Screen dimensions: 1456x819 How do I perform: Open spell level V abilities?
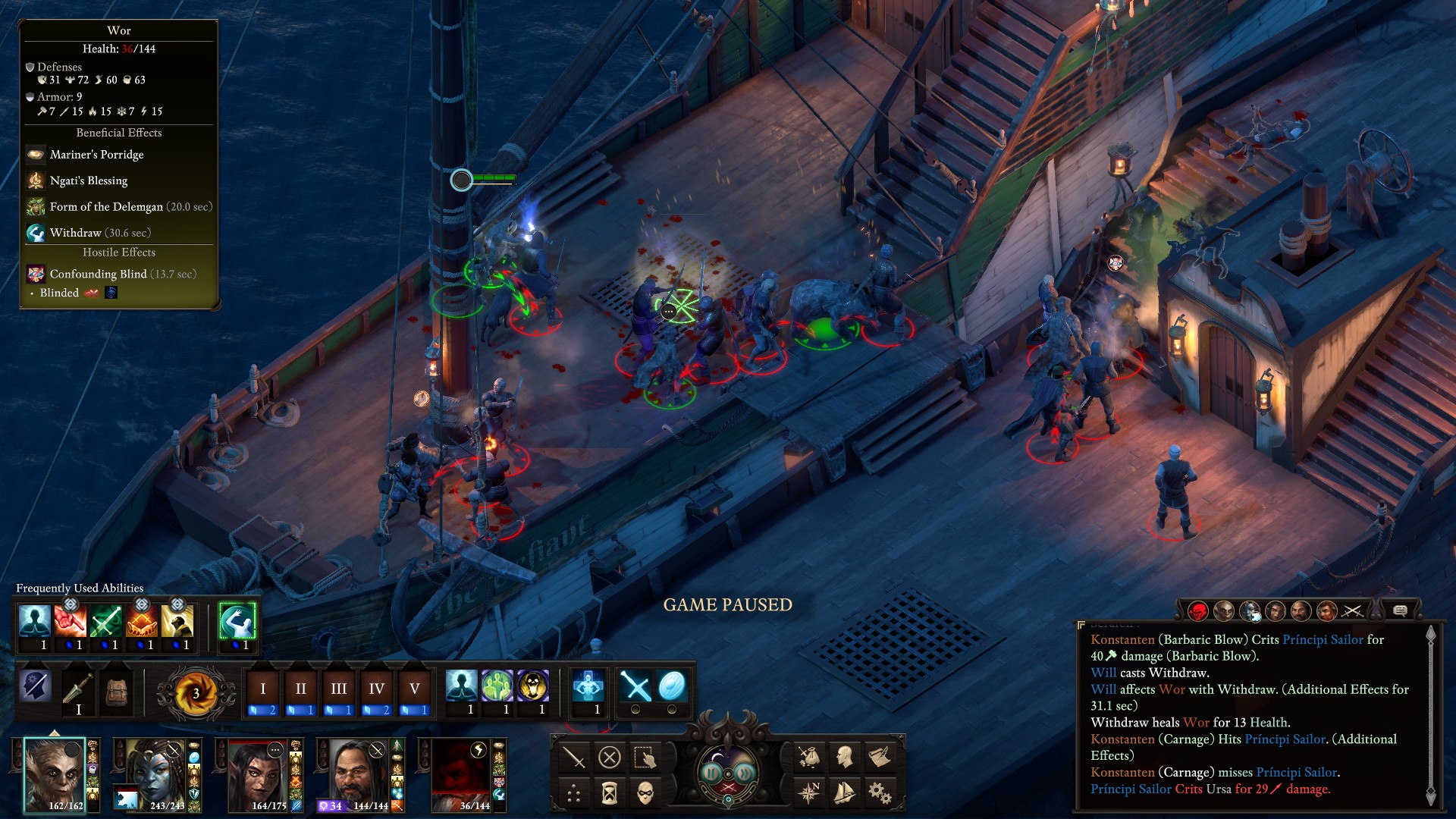pyautogui.click(x=414, y=689)
